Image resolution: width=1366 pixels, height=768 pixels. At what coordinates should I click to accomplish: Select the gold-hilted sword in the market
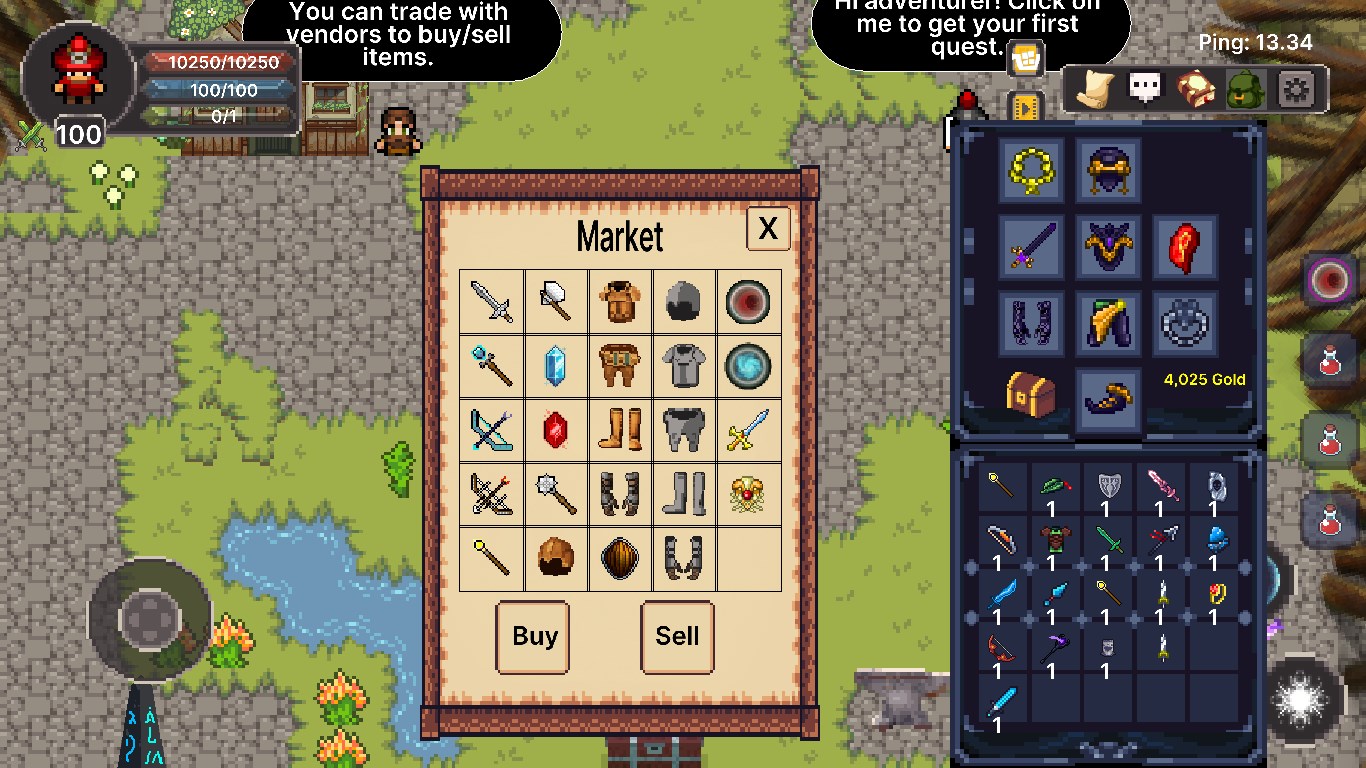click(748, 430)
